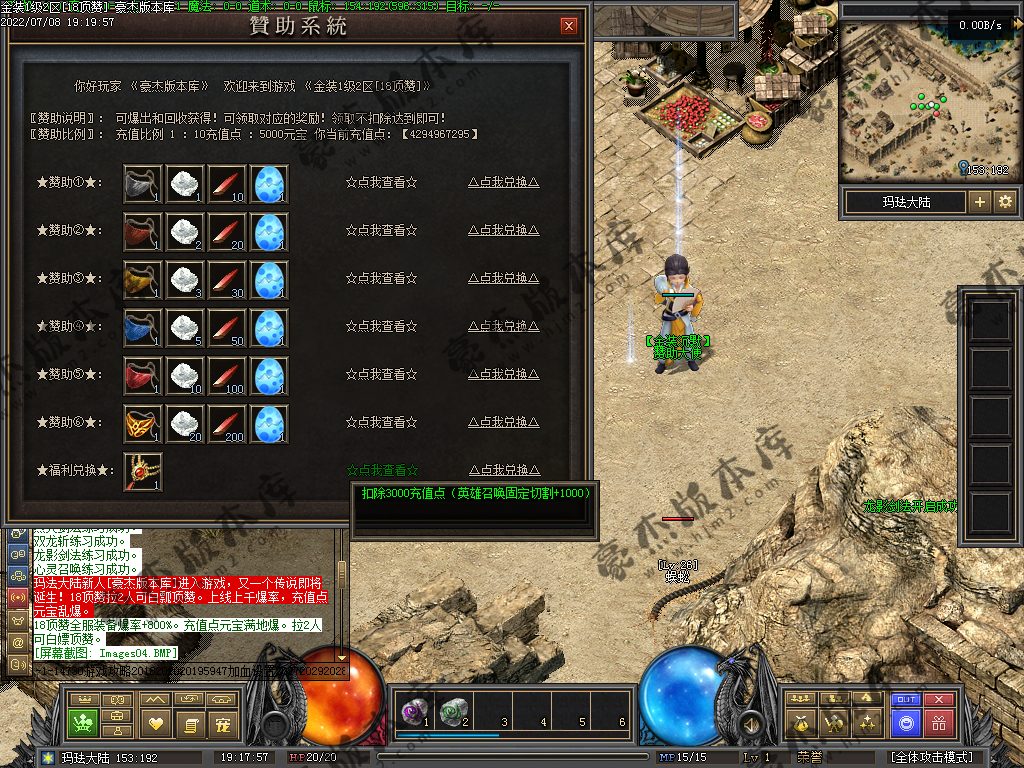
Task: Click the plus button beside 玛珐大陆
Action: click(x=979, y=202)
